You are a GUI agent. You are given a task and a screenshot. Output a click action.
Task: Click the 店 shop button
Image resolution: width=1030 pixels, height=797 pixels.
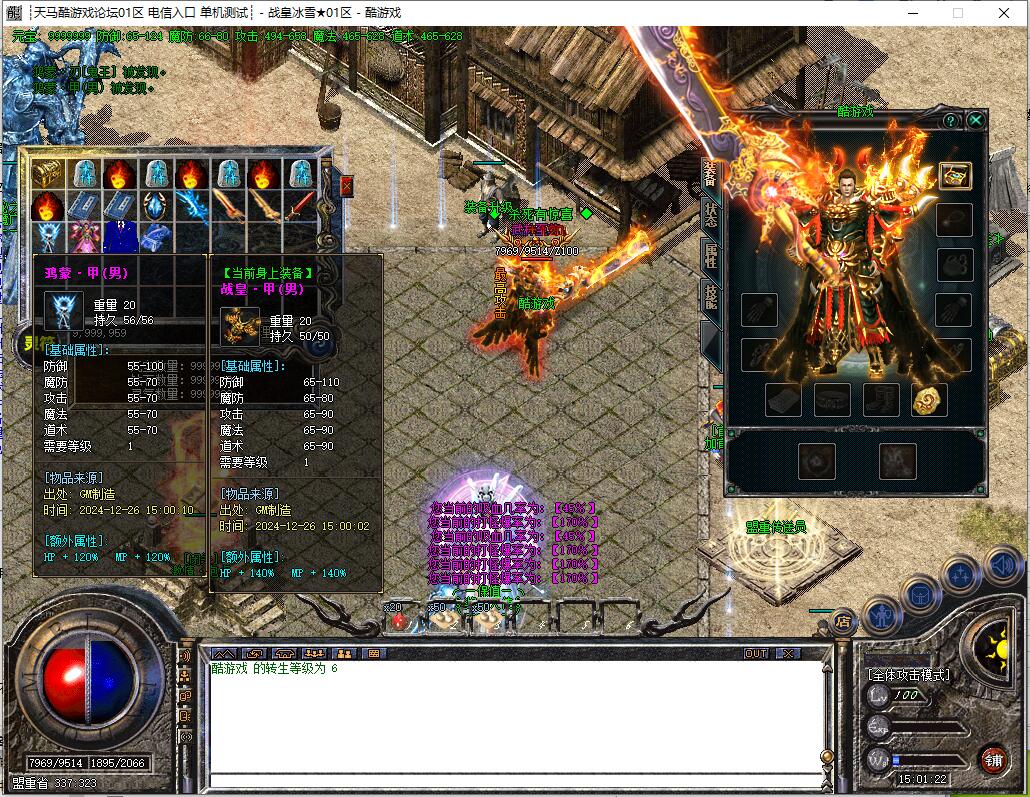point(843,621)
